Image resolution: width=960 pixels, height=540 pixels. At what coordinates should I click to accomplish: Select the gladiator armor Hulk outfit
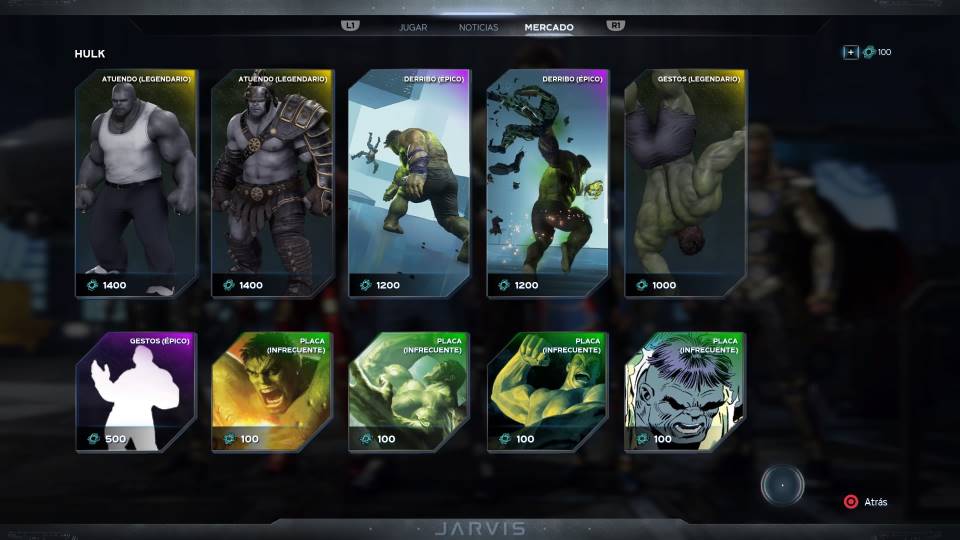[x=272, y=184]
